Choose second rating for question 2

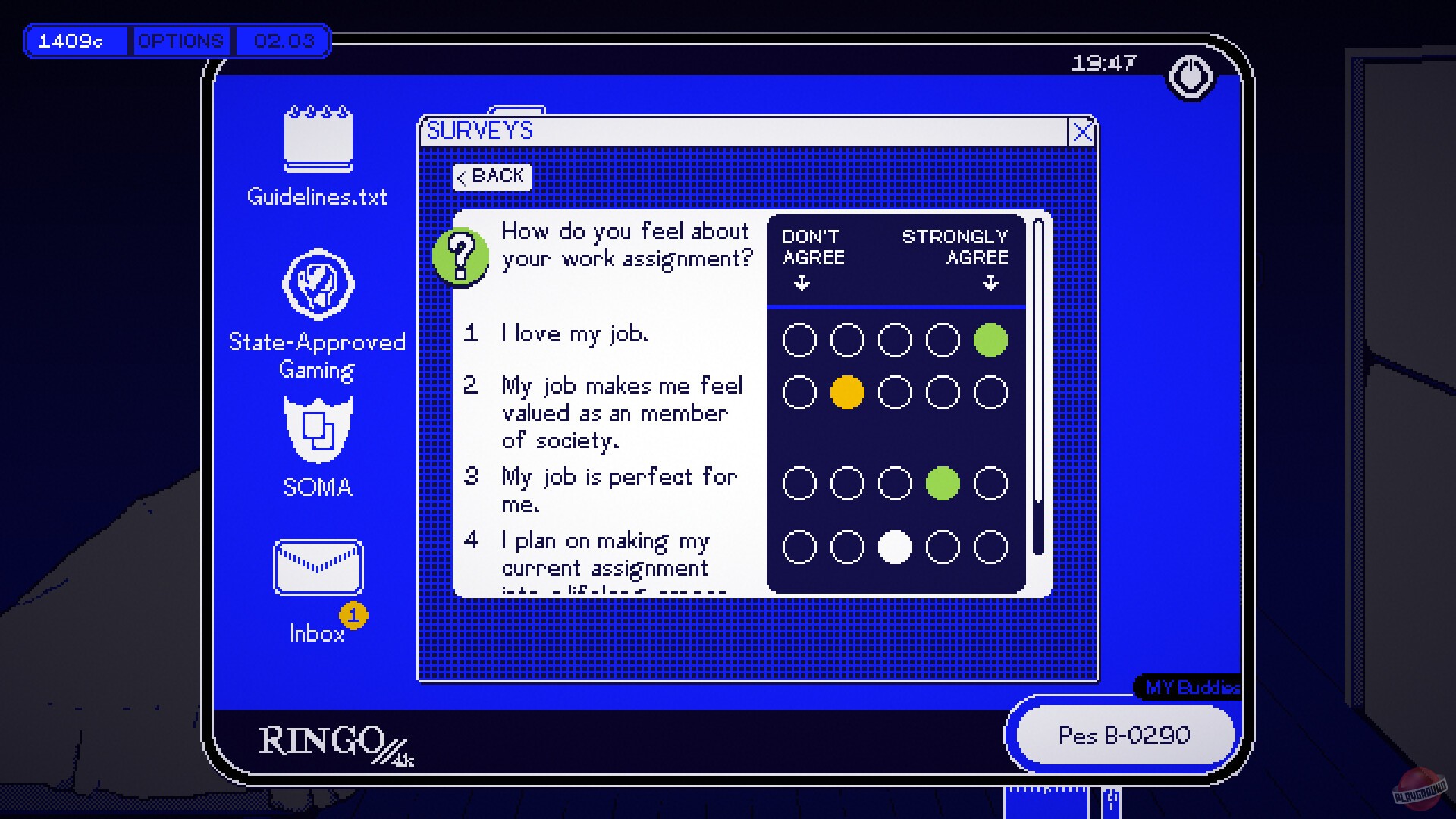coord(847,392)
